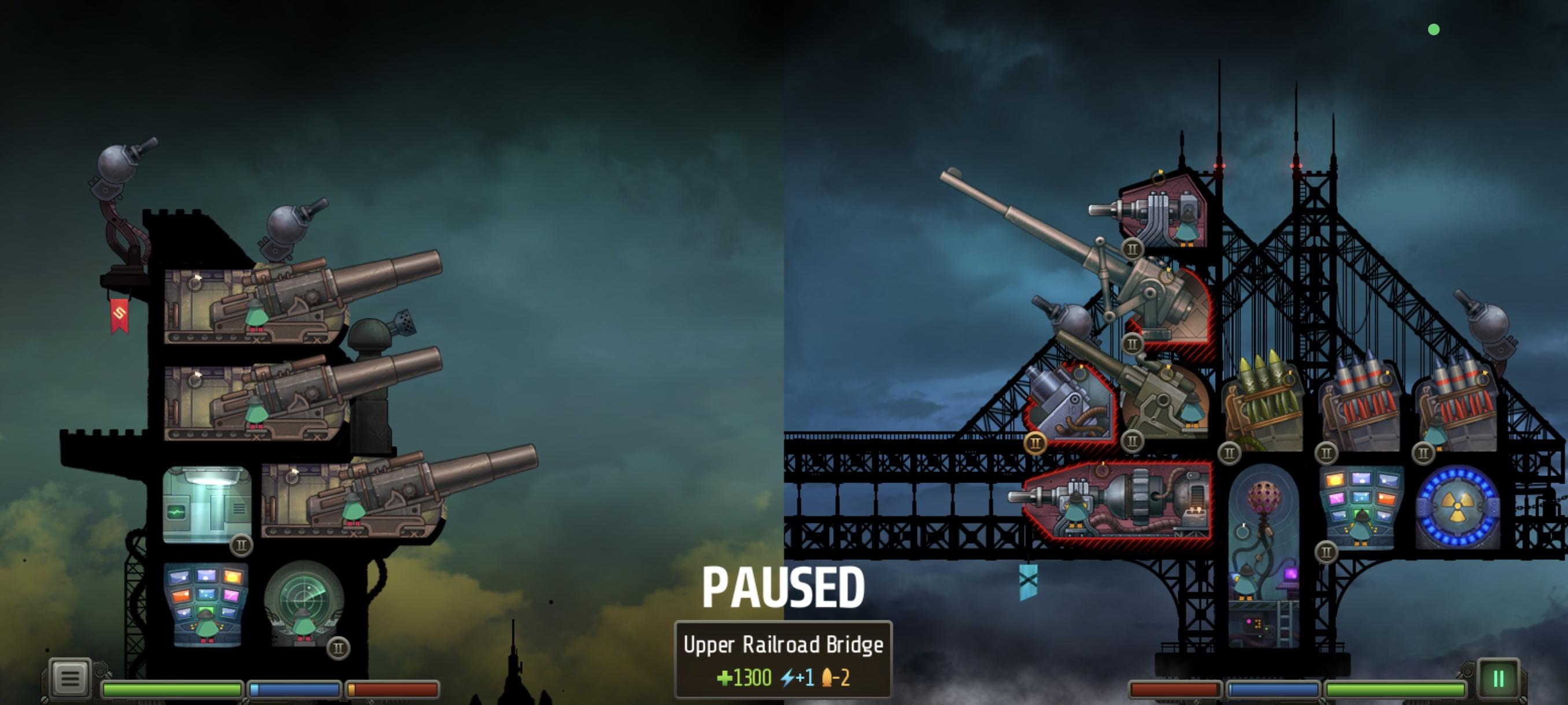Click the green pause button to resume

click(1498, 678)
